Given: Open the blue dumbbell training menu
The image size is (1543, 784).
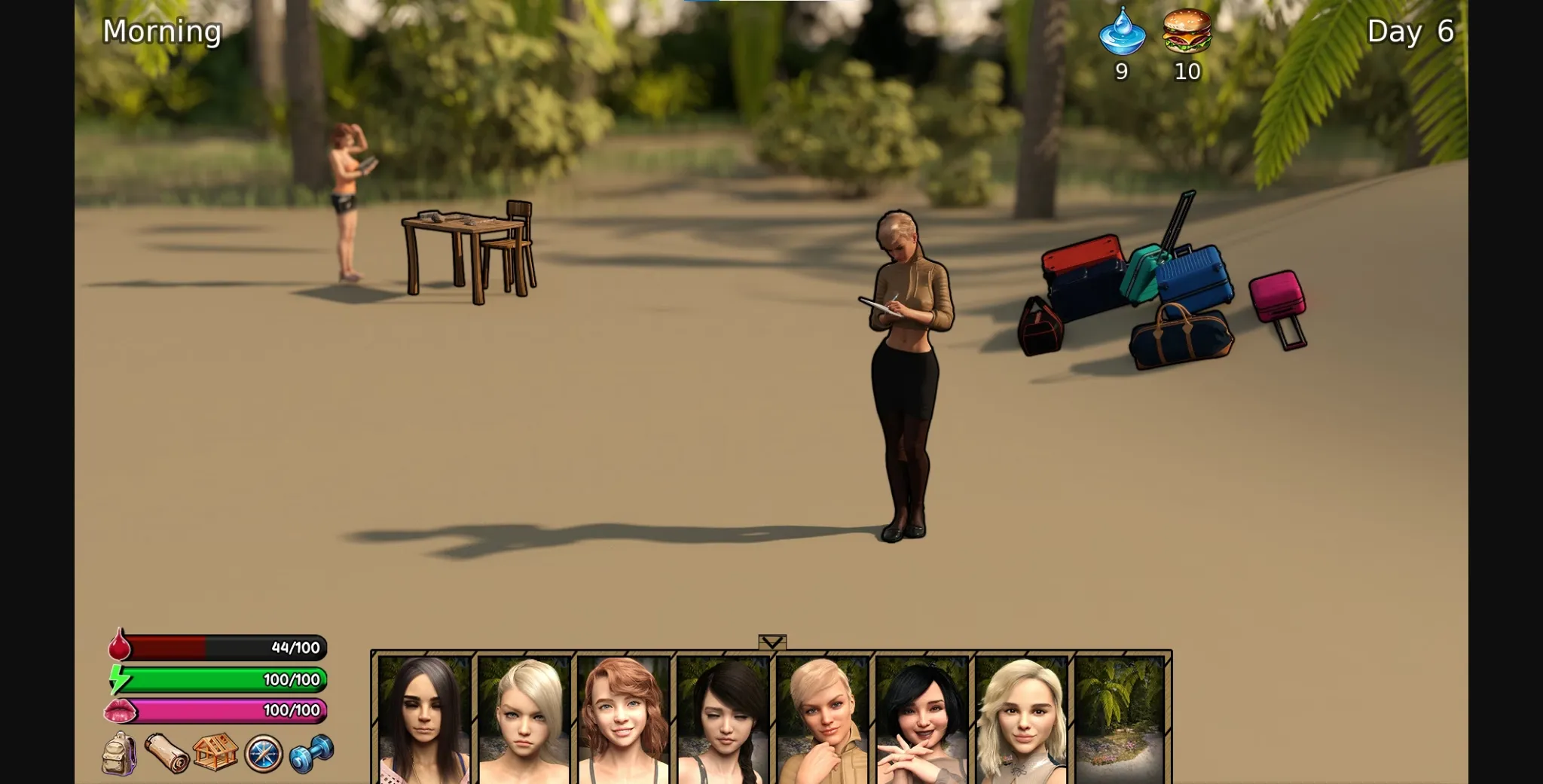Looking at the screenshot, I should click(311, 753).
